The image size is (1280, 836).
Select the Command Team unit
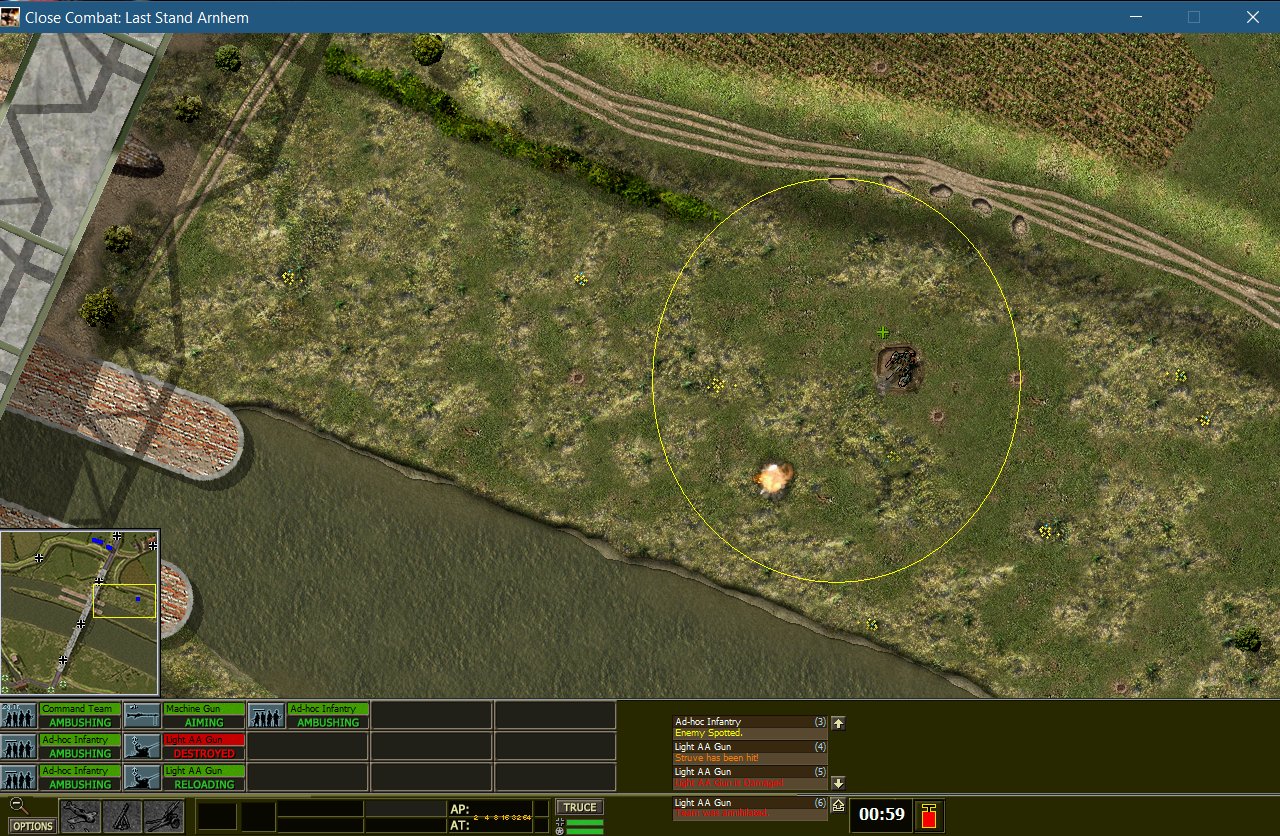click(80, 715)
